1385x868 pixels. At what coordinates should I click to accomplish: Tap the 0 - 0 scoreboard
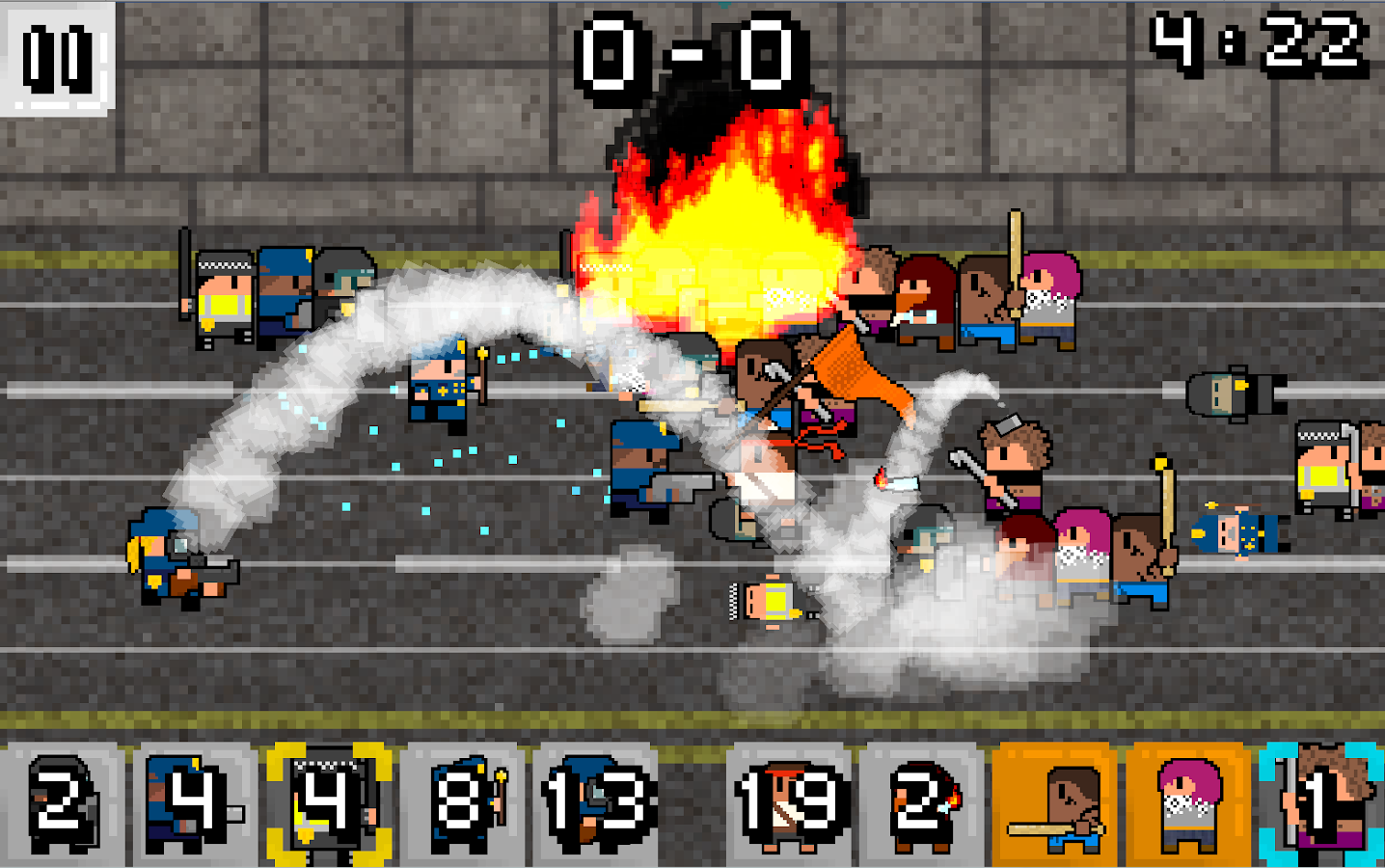pyautogui.click(x=689, y=55)
